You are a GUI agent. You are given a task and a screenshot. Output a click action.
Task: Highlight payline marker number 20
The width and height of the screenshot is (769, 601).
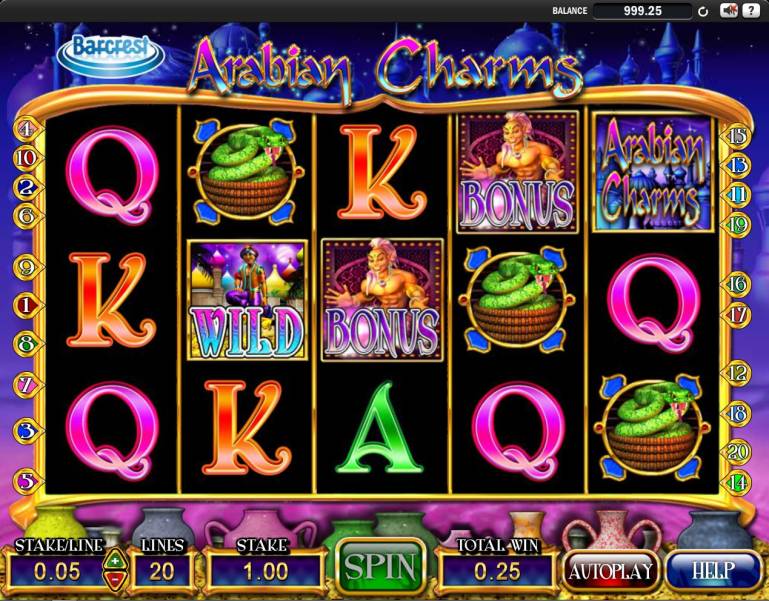coord(739,452)
